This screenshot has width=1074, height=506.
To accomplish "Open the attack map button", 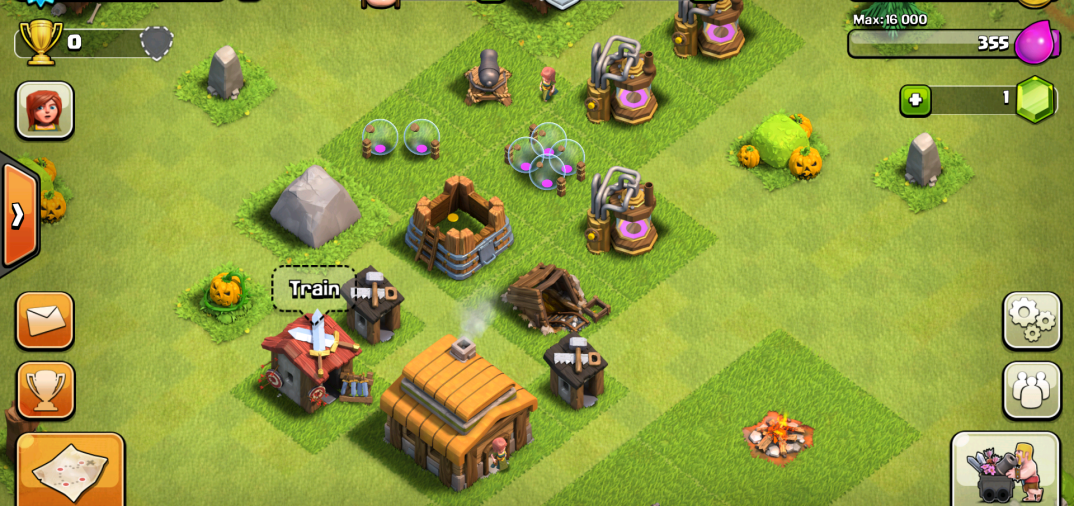I will pyautogui.click(x=70, y=470).
